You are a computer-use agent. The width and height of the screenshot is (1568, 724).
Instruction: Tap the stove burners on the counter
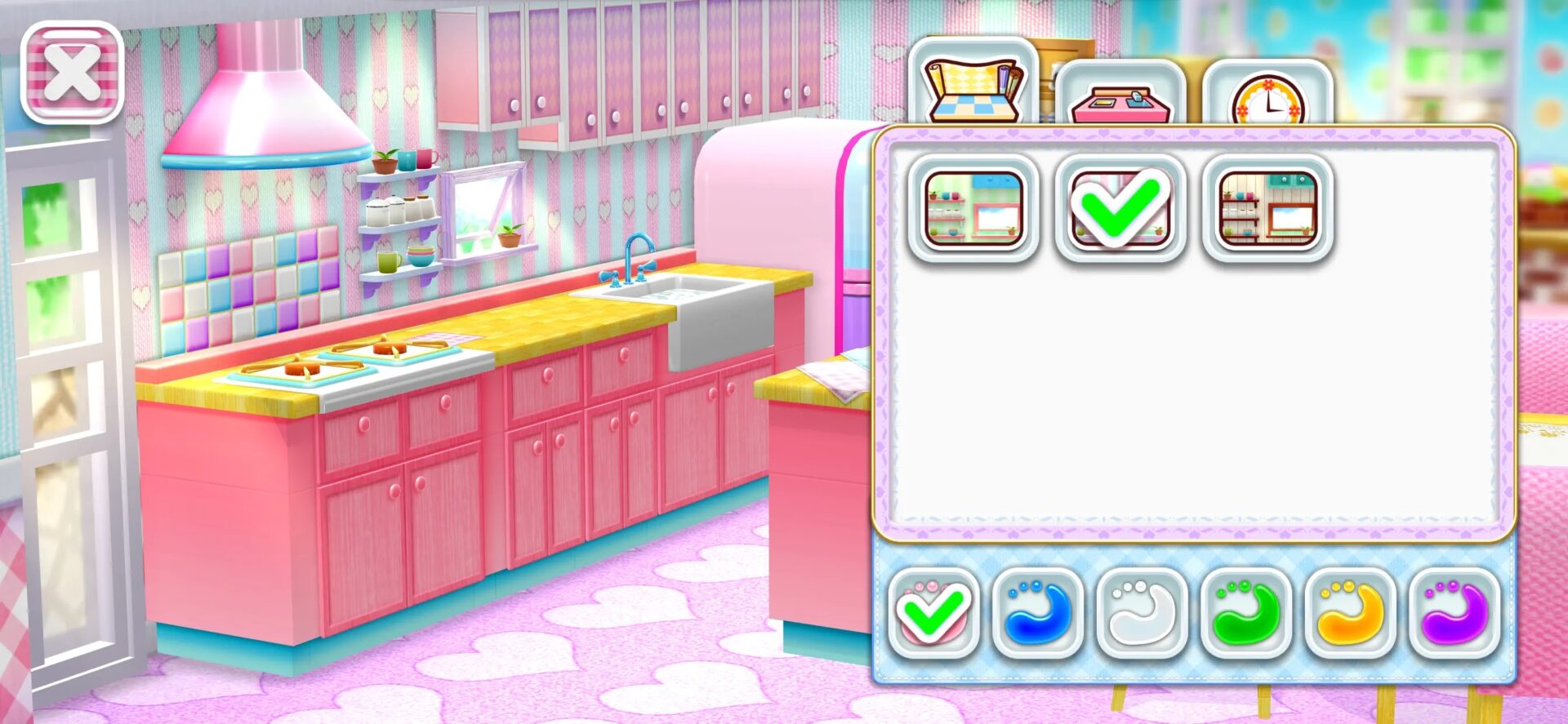coord(343,359)
